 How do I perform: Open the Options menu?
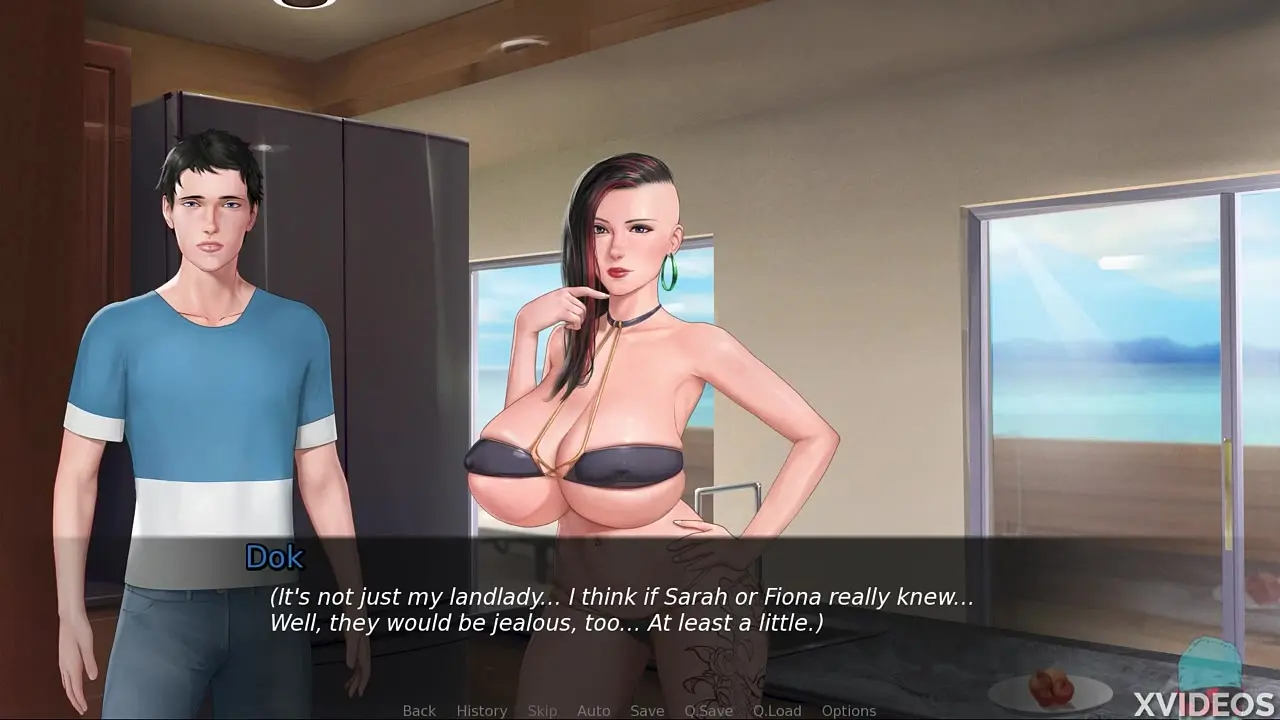[x=848, y=710]
